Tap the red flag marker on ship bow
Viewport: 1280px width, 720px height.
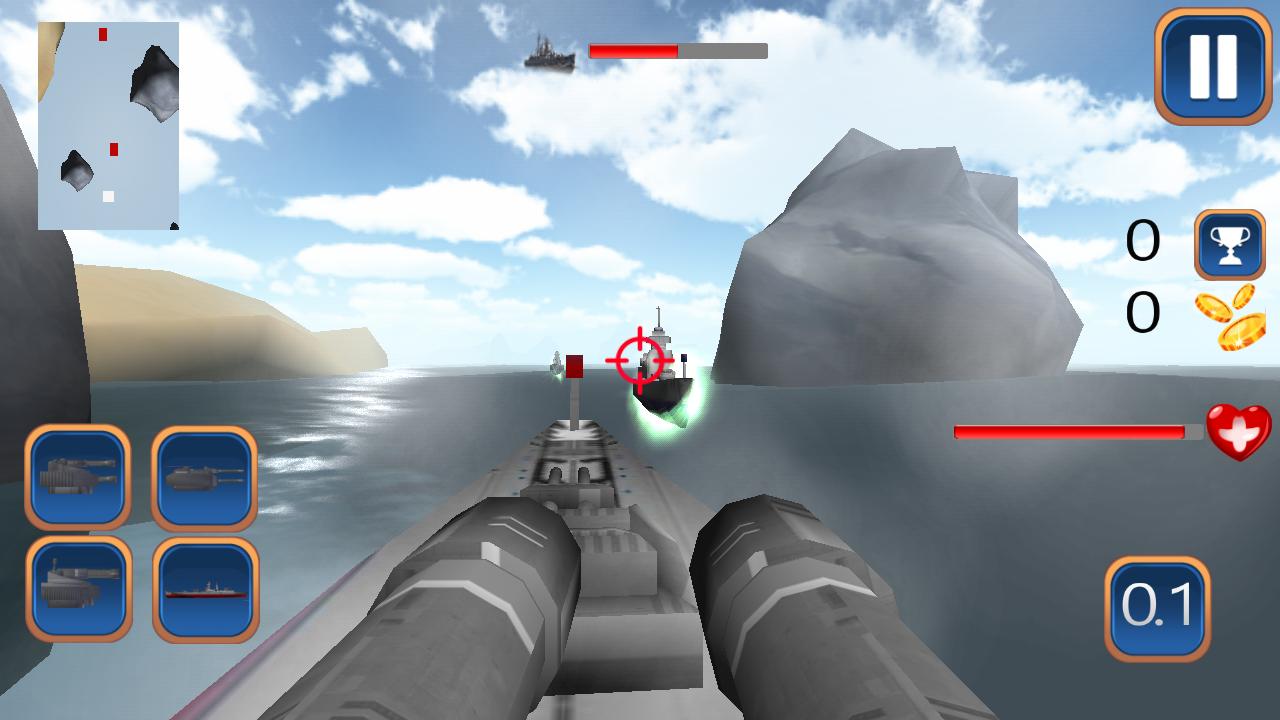point(574,368)
